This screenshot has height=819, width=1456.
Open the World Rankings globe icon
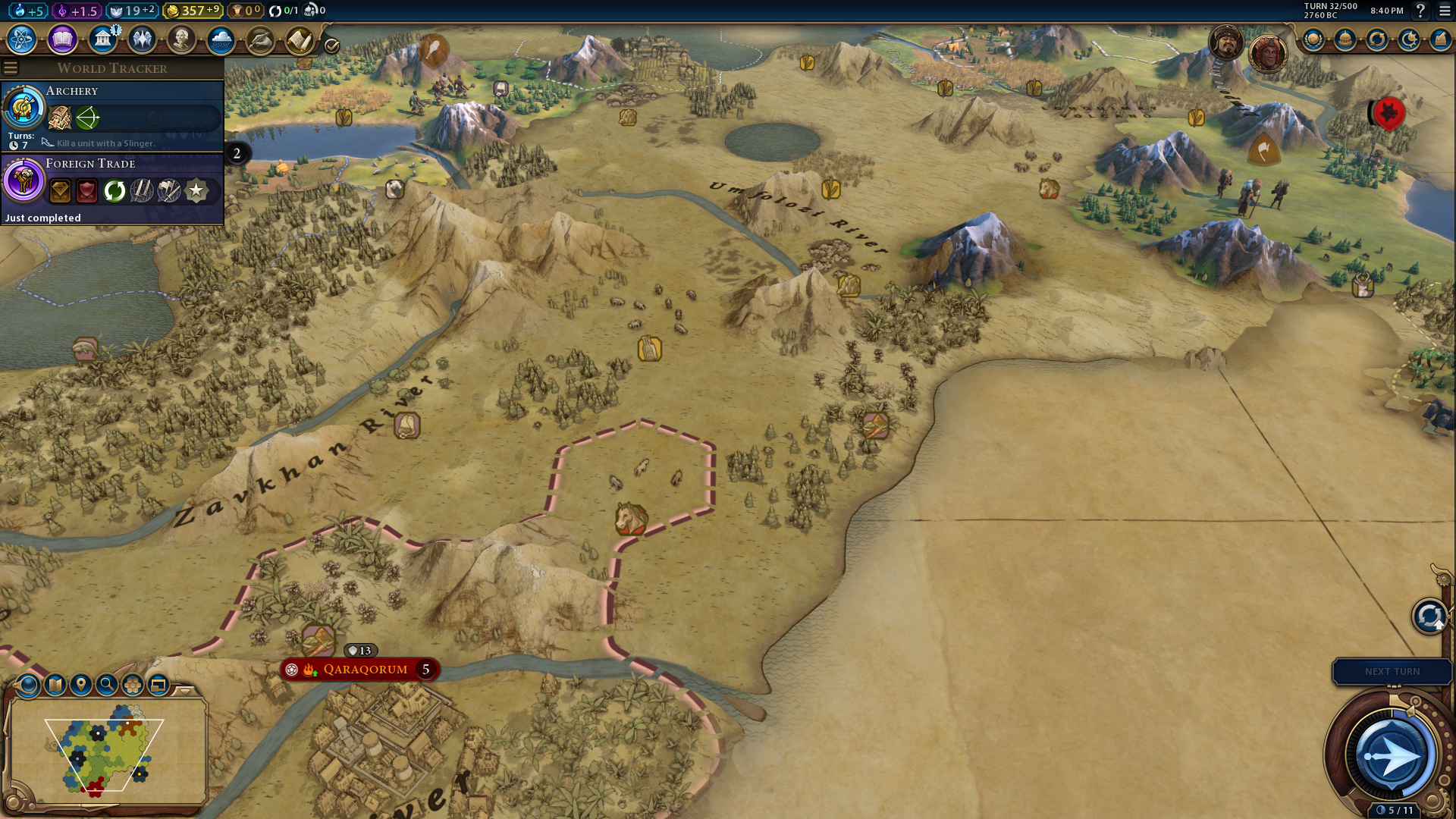click(1313, 39)
